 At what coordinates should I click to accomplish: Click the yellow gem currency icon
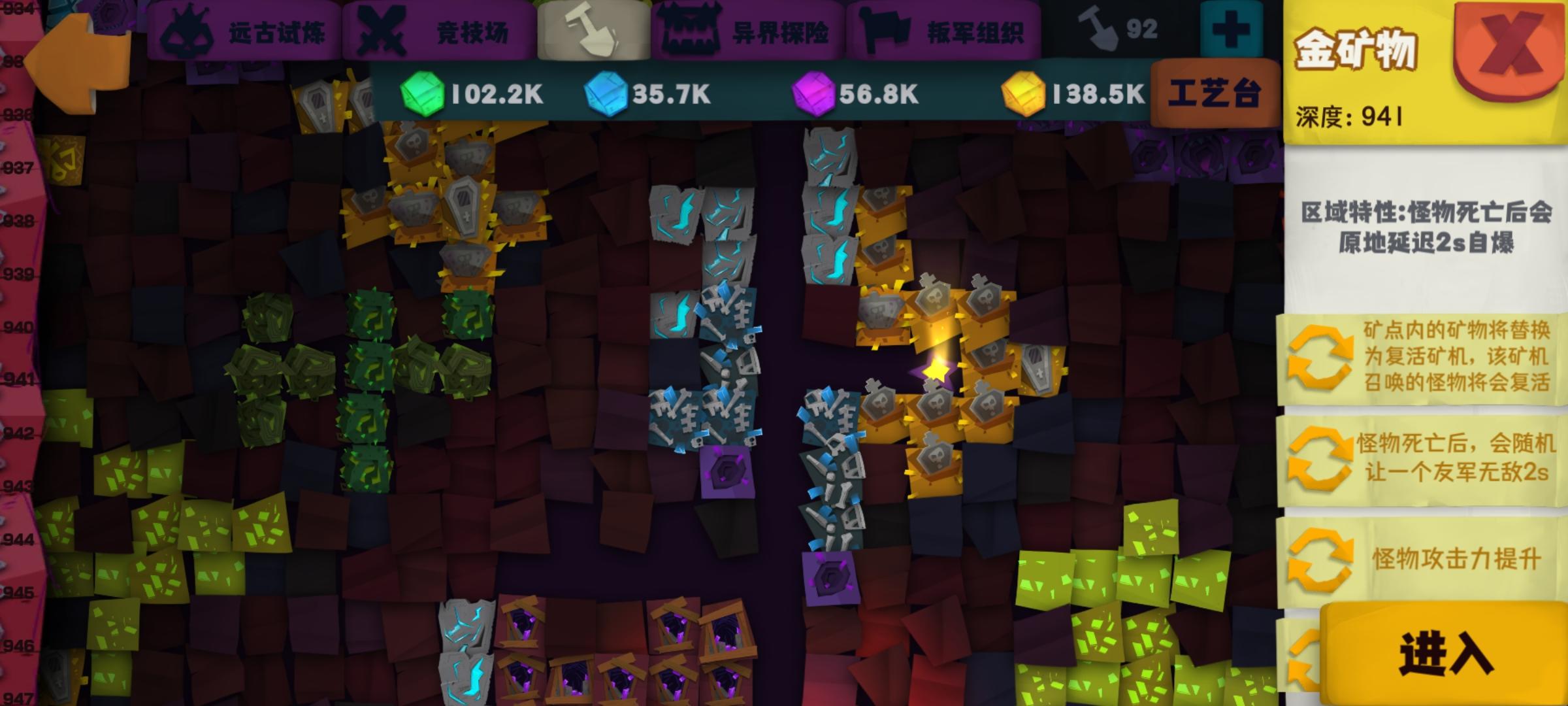pos(1024,93)
